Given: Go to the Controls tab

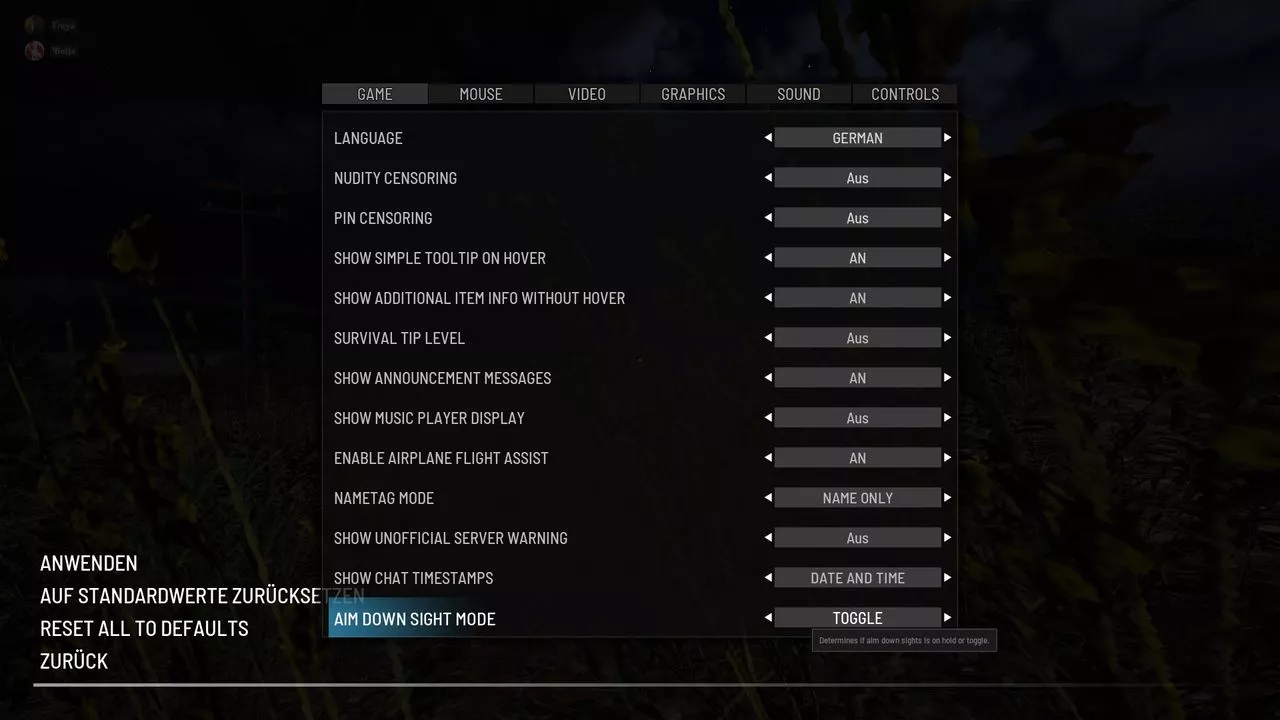Looking at the screenshot, I should (x=905, y=94).
